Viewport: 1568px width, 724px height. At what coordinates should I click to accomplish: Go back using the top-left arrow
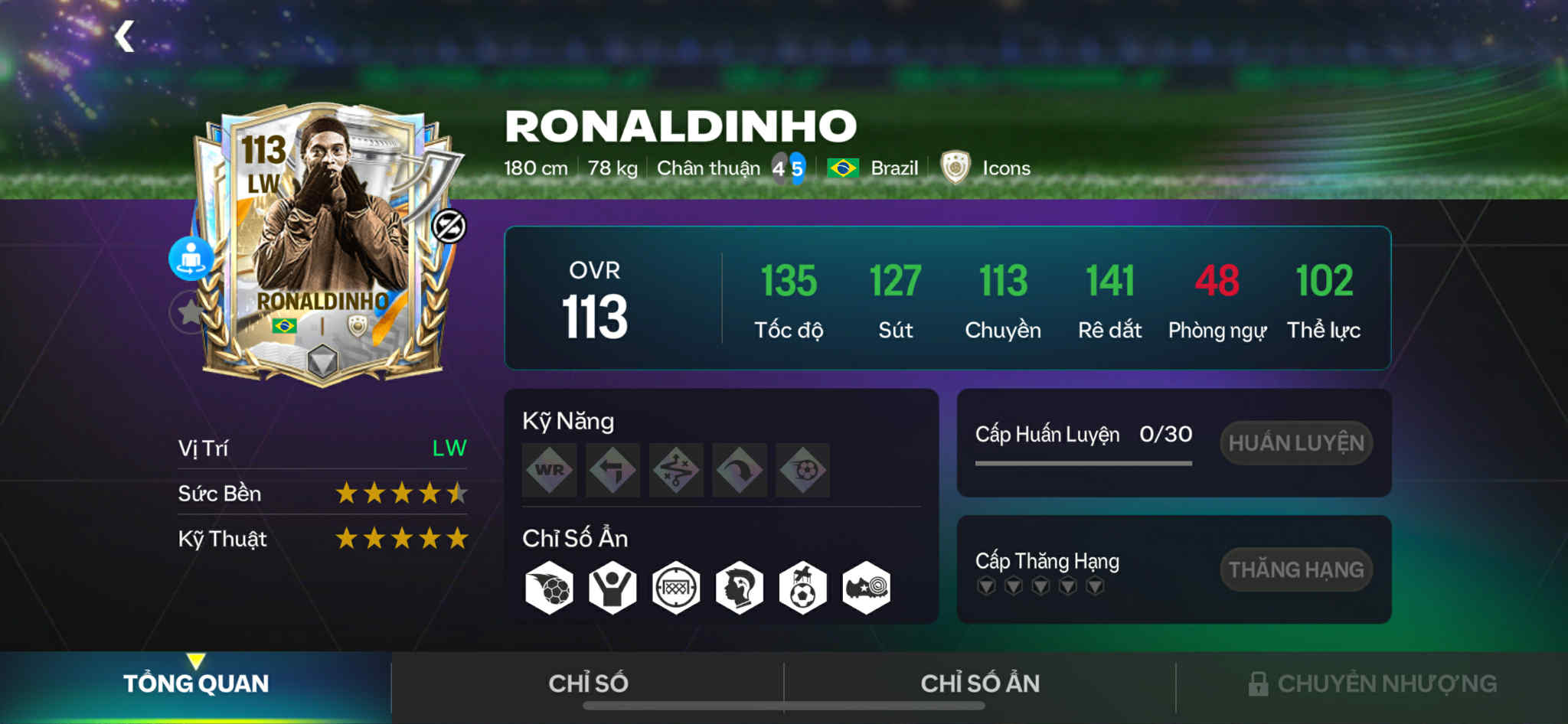[124, 37]
